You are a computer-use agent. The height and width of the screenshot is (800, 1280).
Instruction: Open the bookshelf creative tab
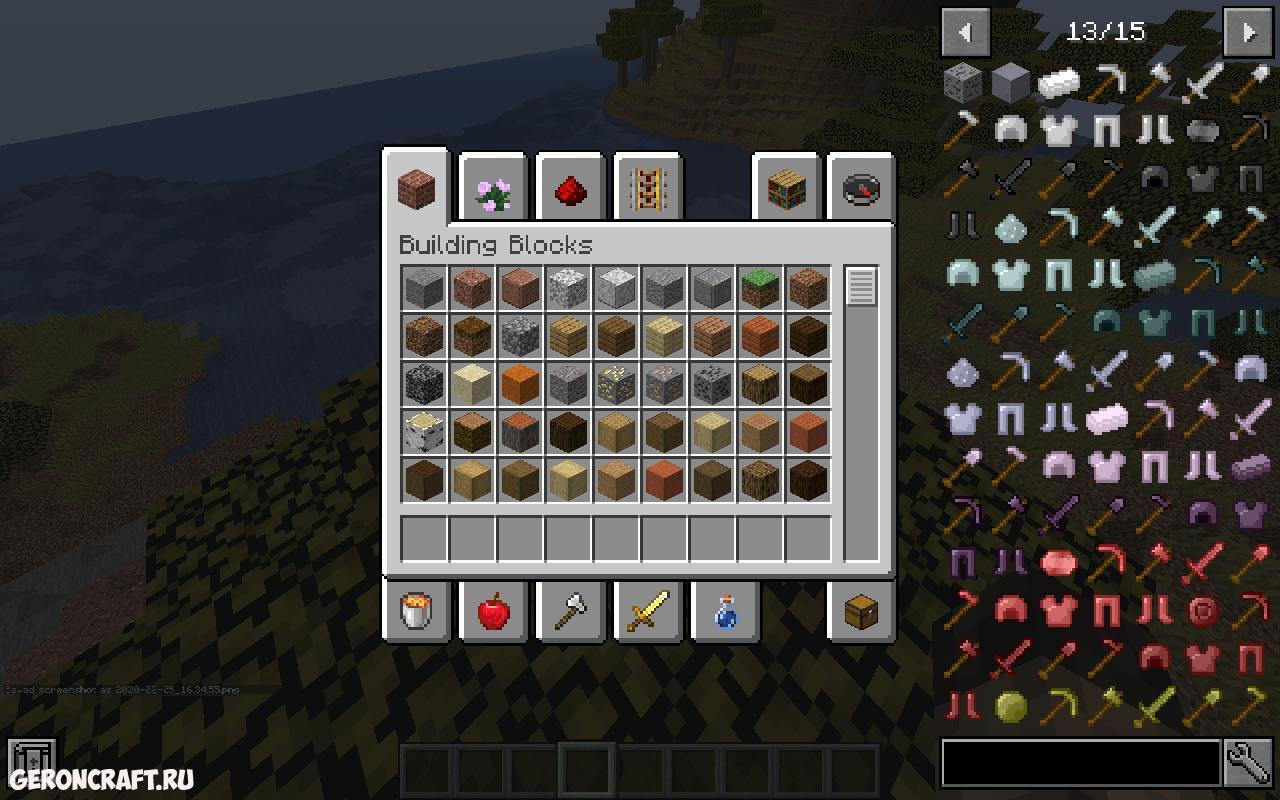[x=786, y=190]
